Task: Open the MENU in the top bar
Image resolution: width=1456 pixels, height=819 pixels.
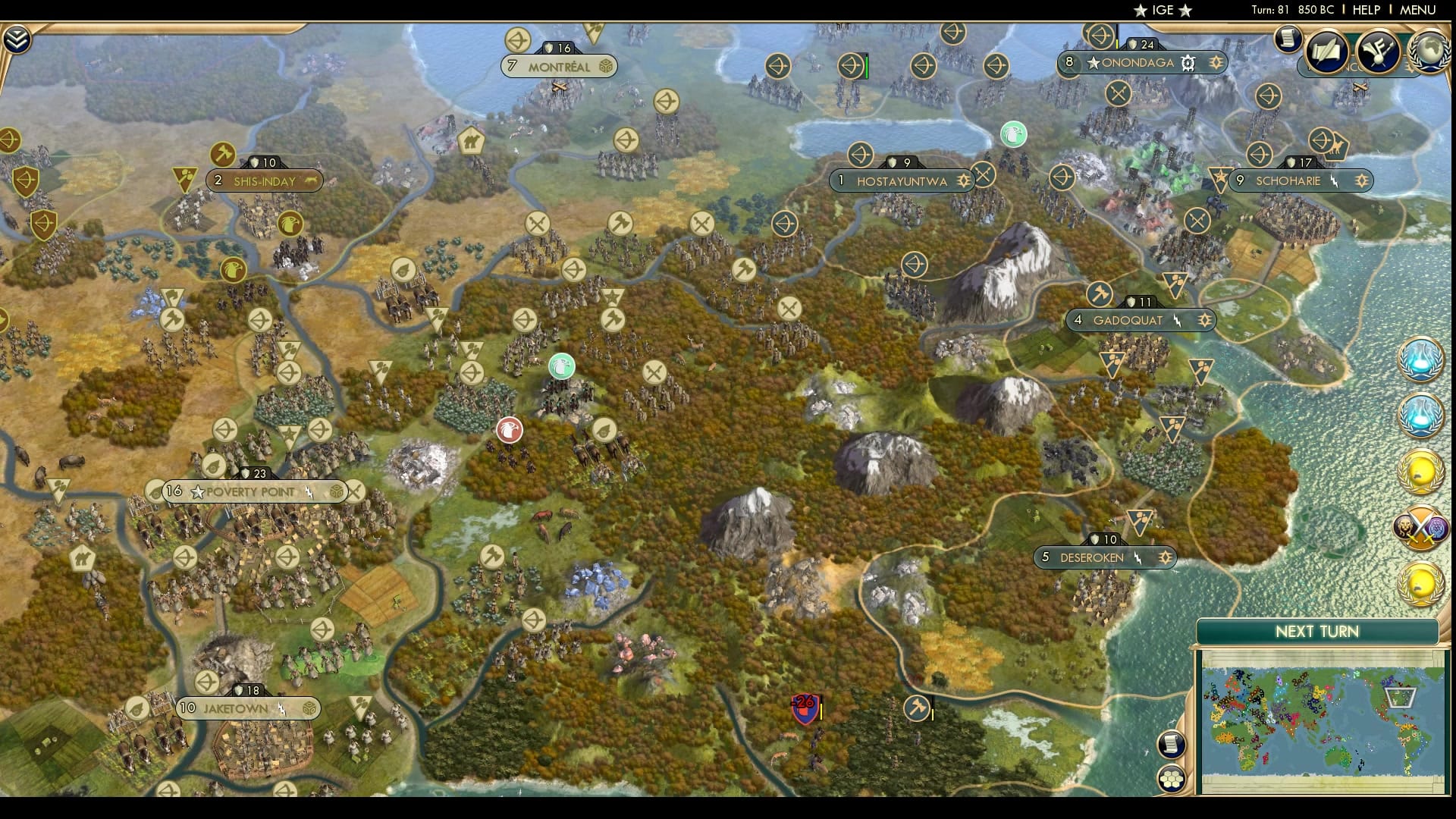Action: pos(1417,10)
